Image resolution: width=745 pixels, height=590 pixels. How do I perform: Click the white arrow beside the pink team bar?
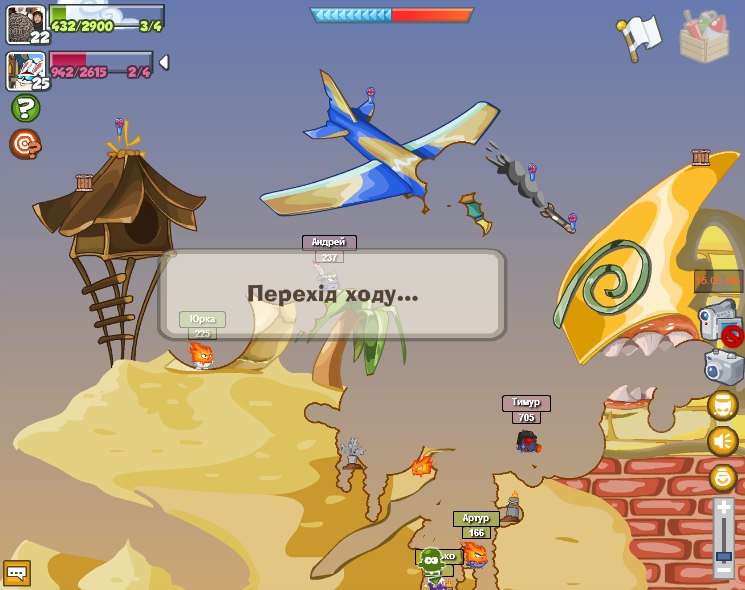click(164, 62)
